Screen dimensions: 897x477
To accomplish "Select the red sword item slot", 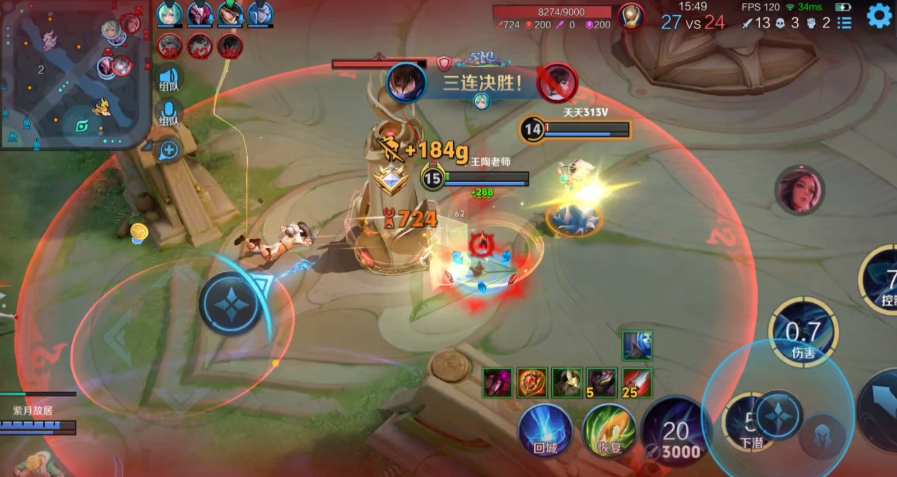I will pos(637,382).
